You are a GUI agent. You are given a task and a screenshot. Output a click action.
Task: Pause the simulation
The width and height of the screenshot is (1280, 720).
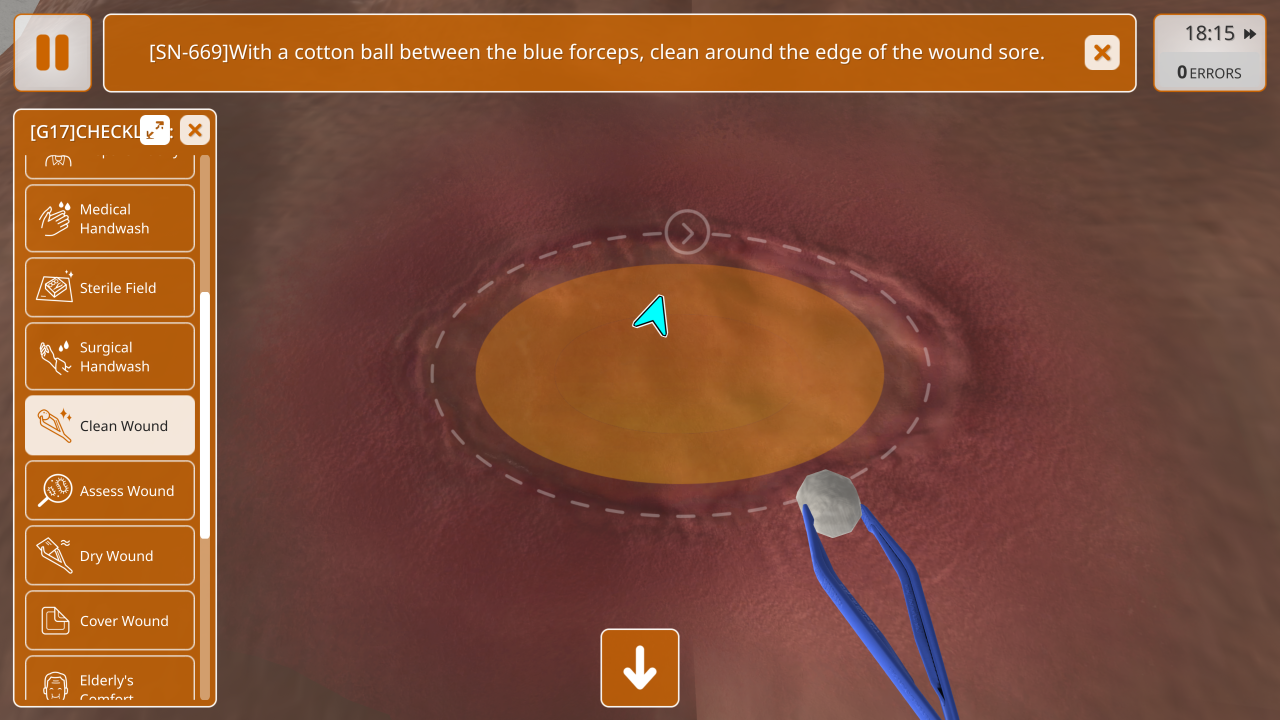pos(53,53)
